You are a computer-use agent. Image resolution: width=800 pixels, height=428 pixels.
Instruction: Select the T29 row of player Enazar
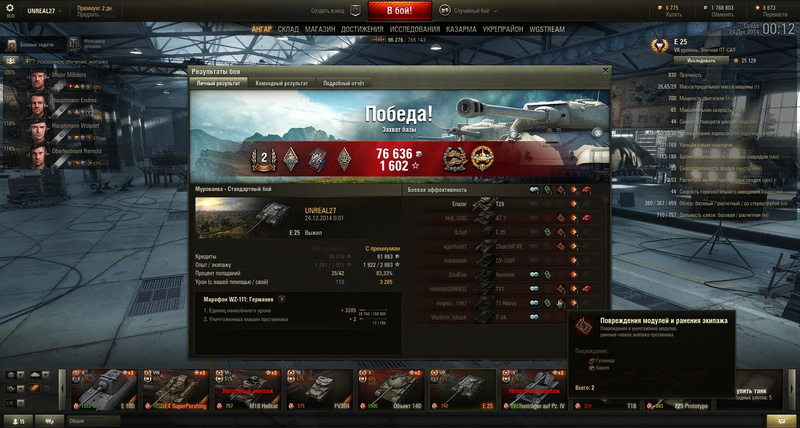[x=500, y=203]
